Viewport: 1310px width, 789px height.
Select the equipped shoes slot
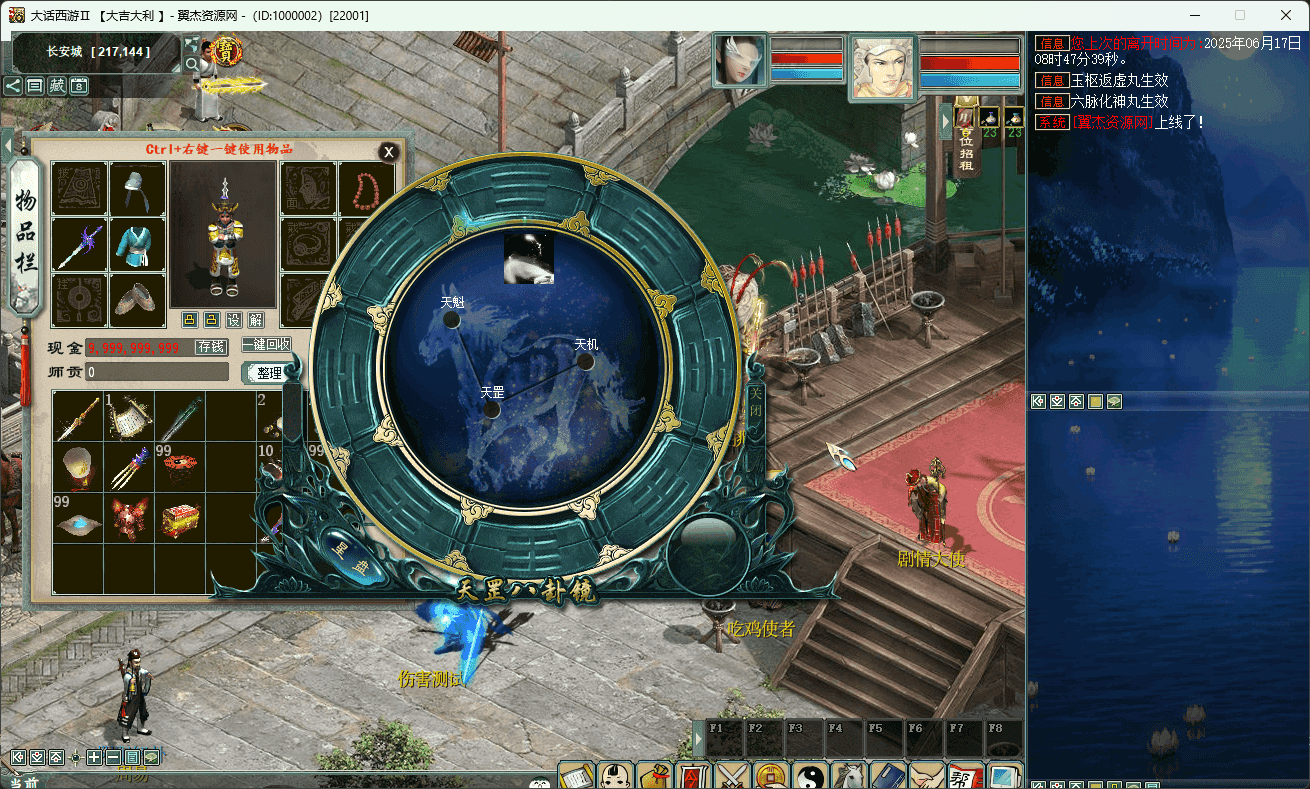(x=137, y=299)
